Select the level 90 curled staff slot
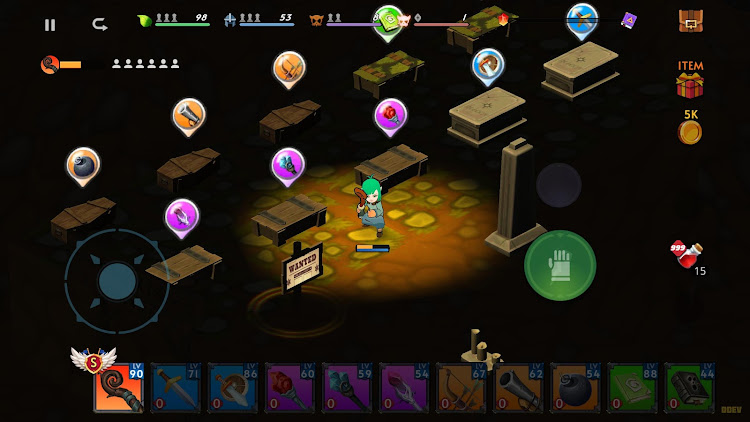The height and width of the screenshot is (422, 750). click(119, 389)
